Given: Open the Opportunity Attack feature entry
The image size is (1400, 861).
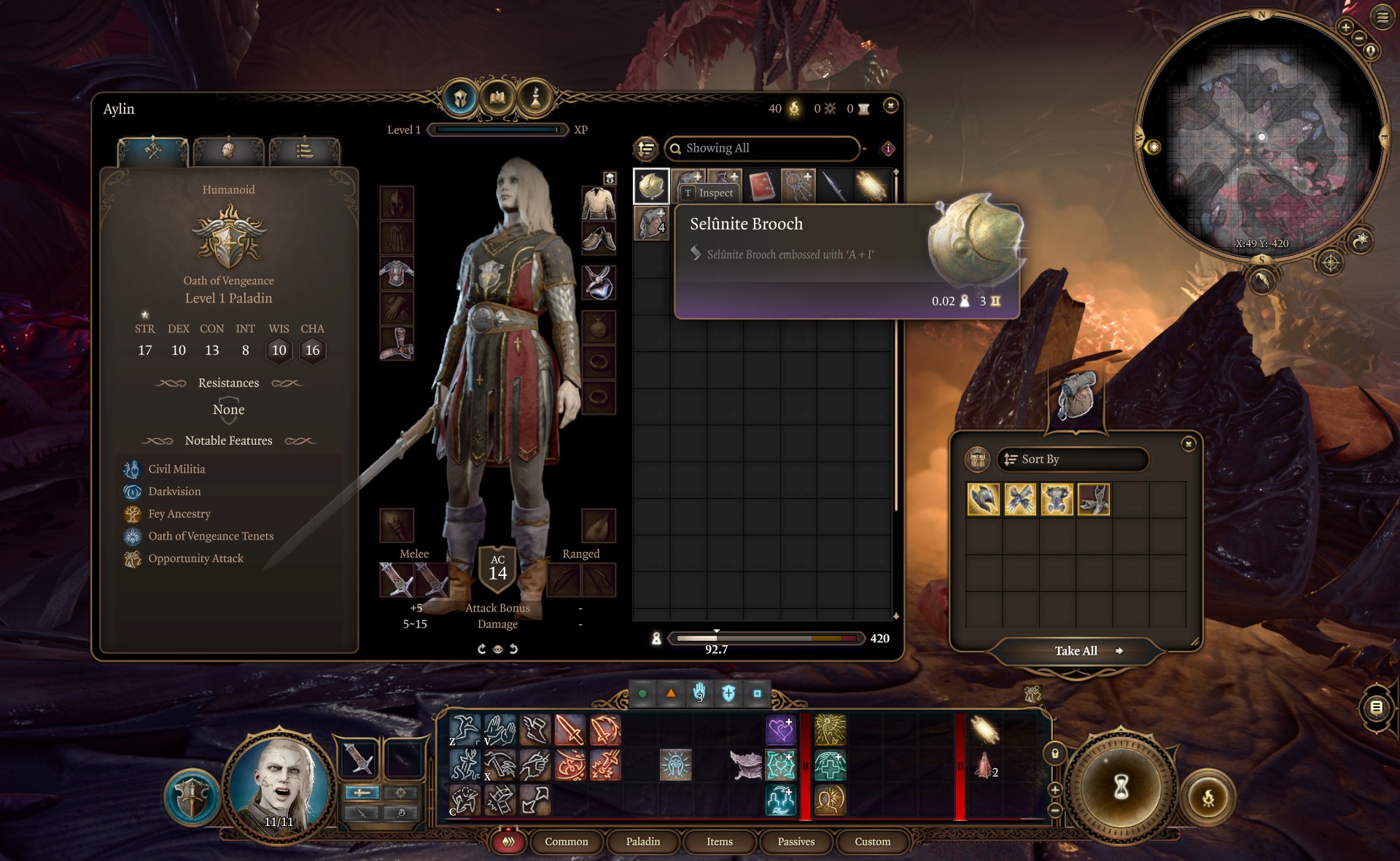Looking at the screenshot, I should pyautogui.click(x=195, y=558).
